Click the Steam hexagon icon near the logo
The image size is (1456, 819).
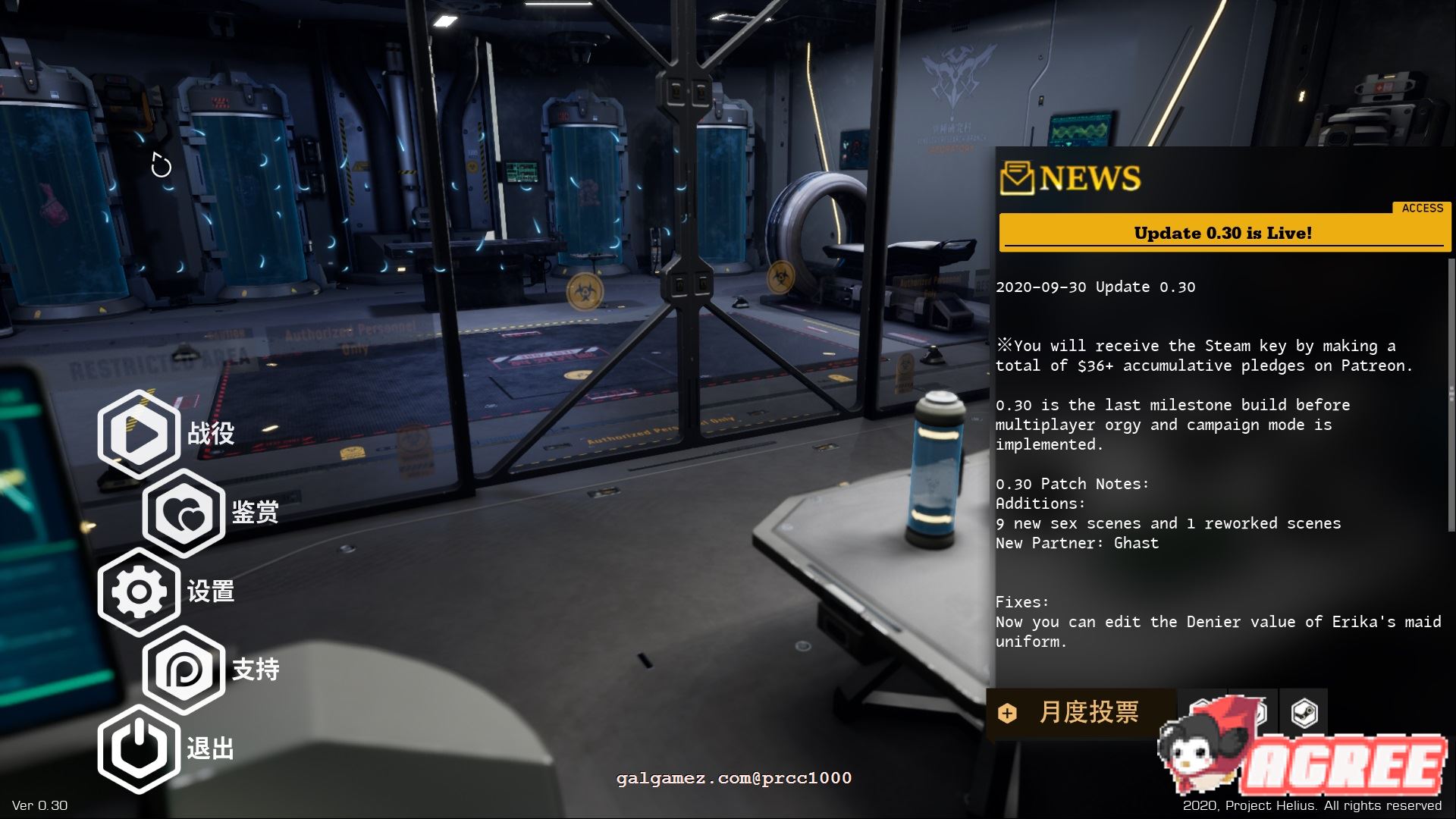[1303, 711]
